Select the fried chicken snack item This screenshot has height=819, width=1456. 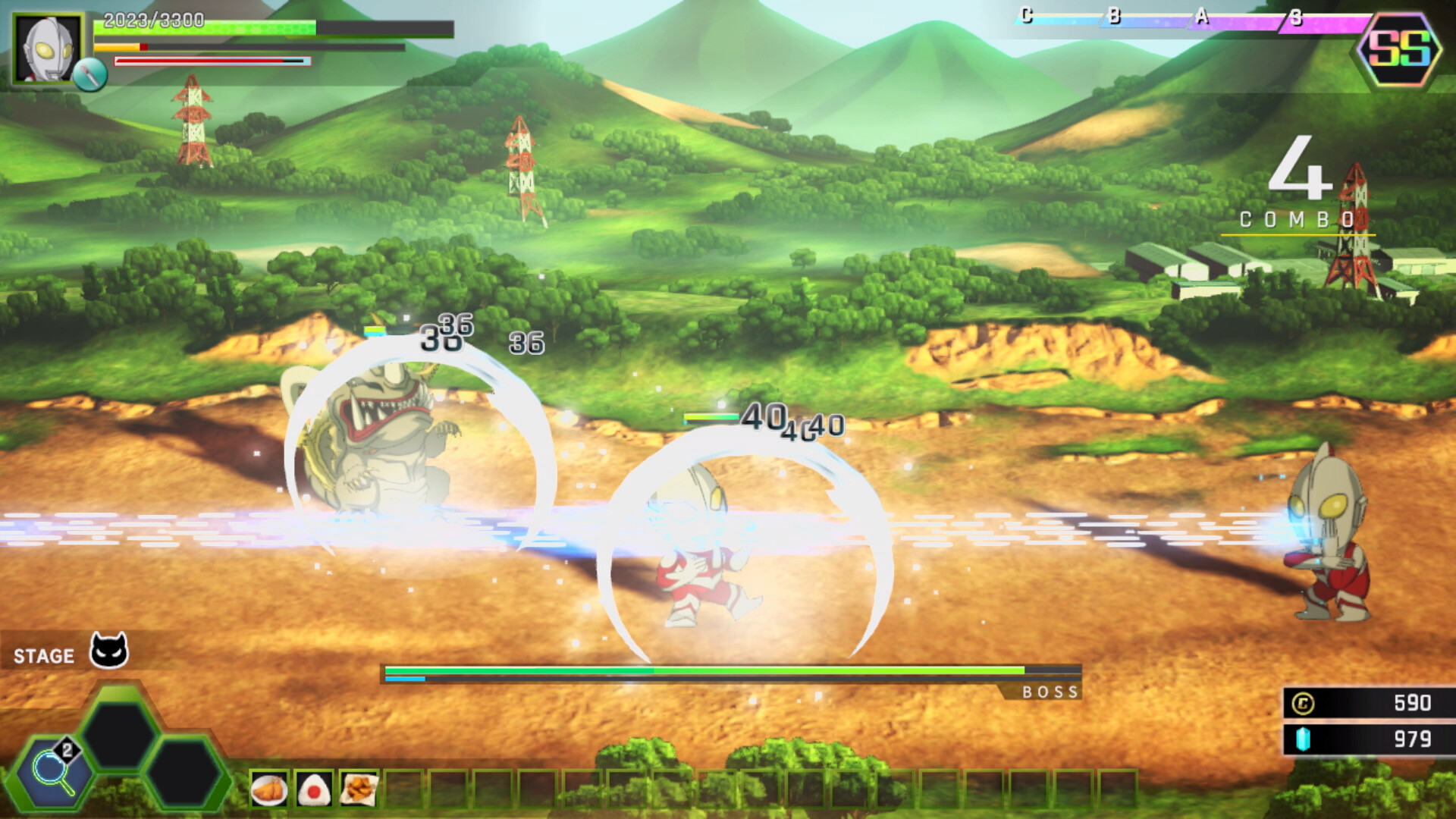[359, 789]
